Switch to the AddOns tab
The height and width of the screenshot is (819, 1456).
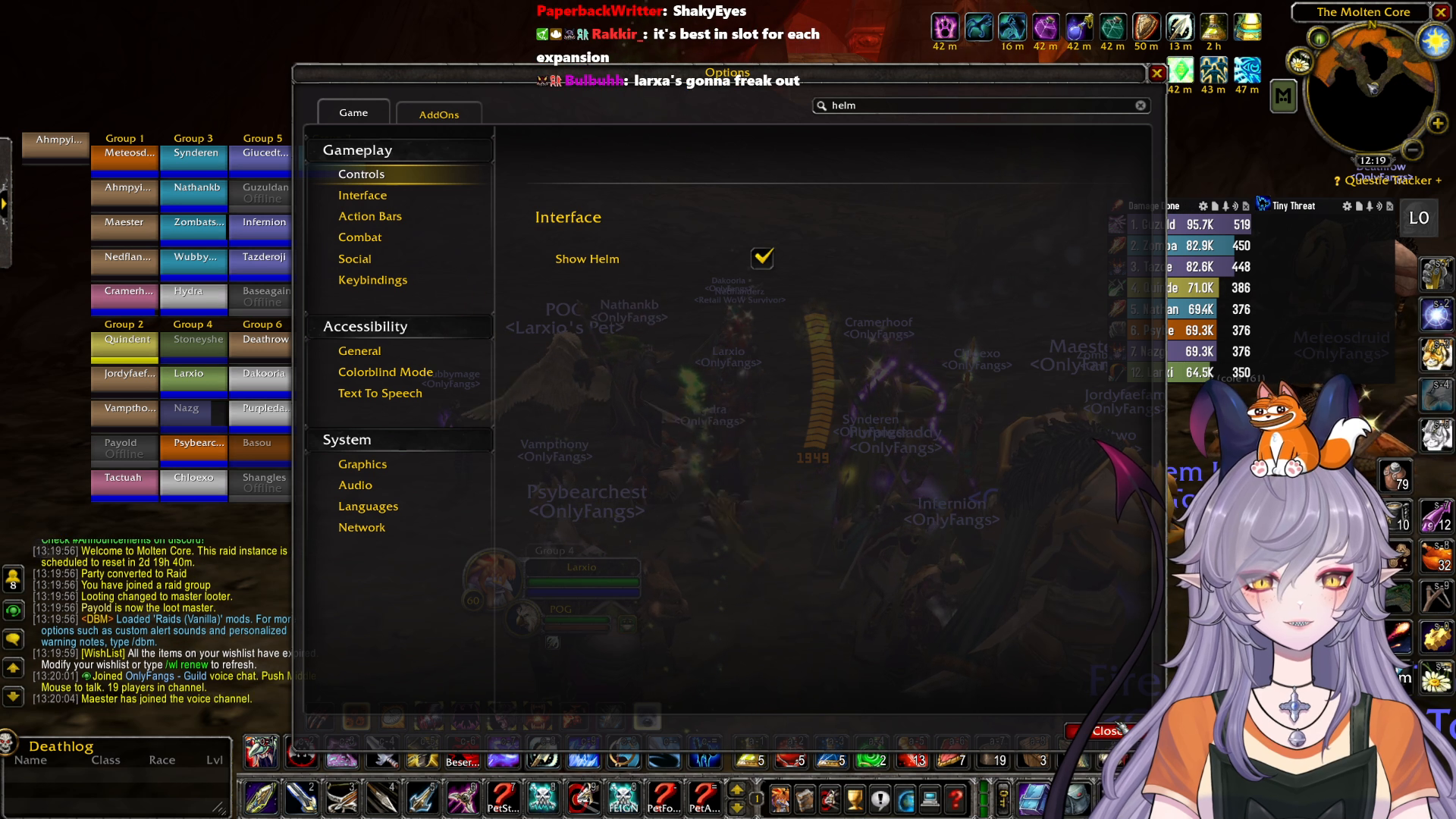(x=438, y=114)
